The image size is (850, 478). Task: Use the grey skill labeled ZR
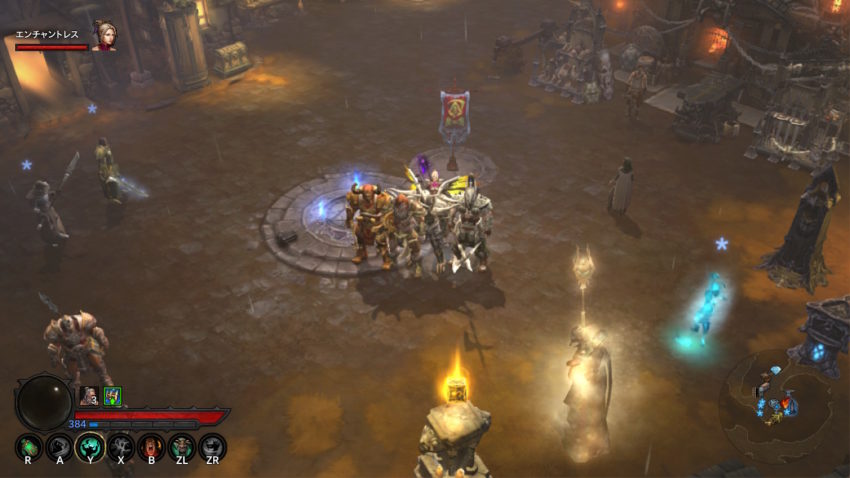pyautogui.click(x=212, y=446)
